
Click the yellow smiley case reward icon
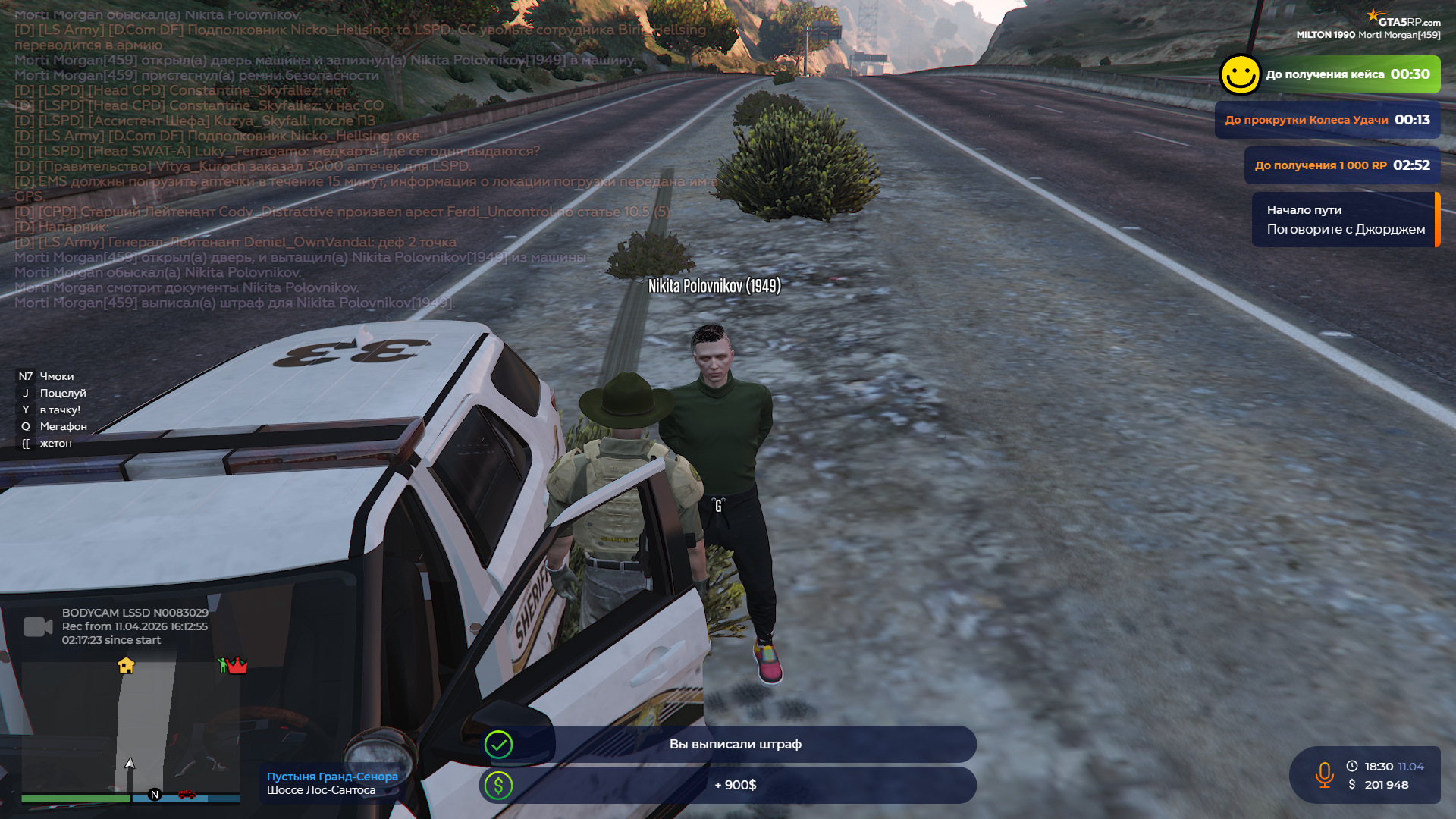click(1240, 75)
